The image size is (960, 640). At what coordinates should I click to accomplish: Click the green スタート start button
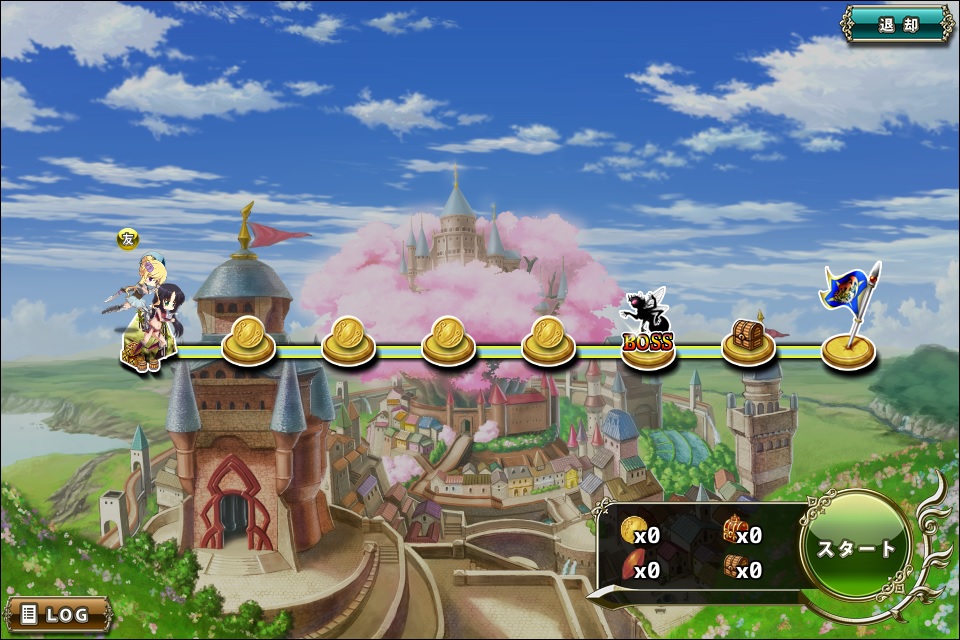(856, 549)
